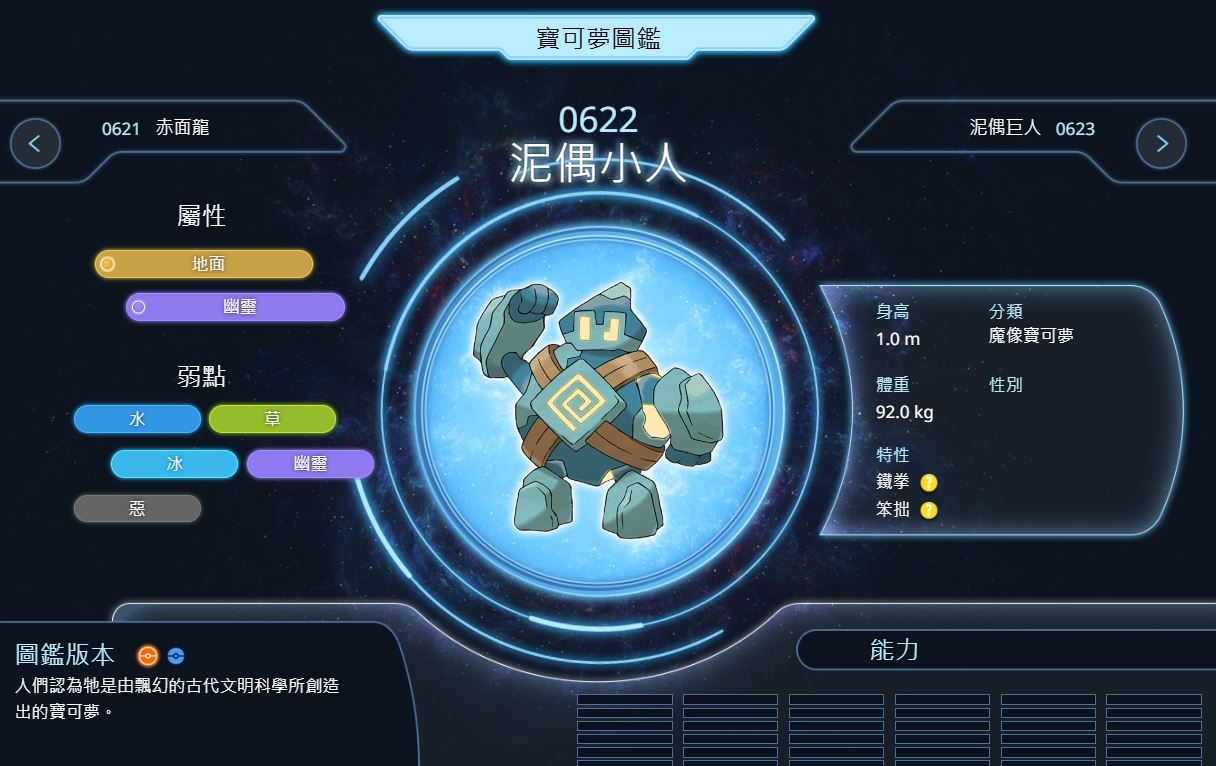
Task: Show info for the 笨拙 ability
Action: [929, 510]
